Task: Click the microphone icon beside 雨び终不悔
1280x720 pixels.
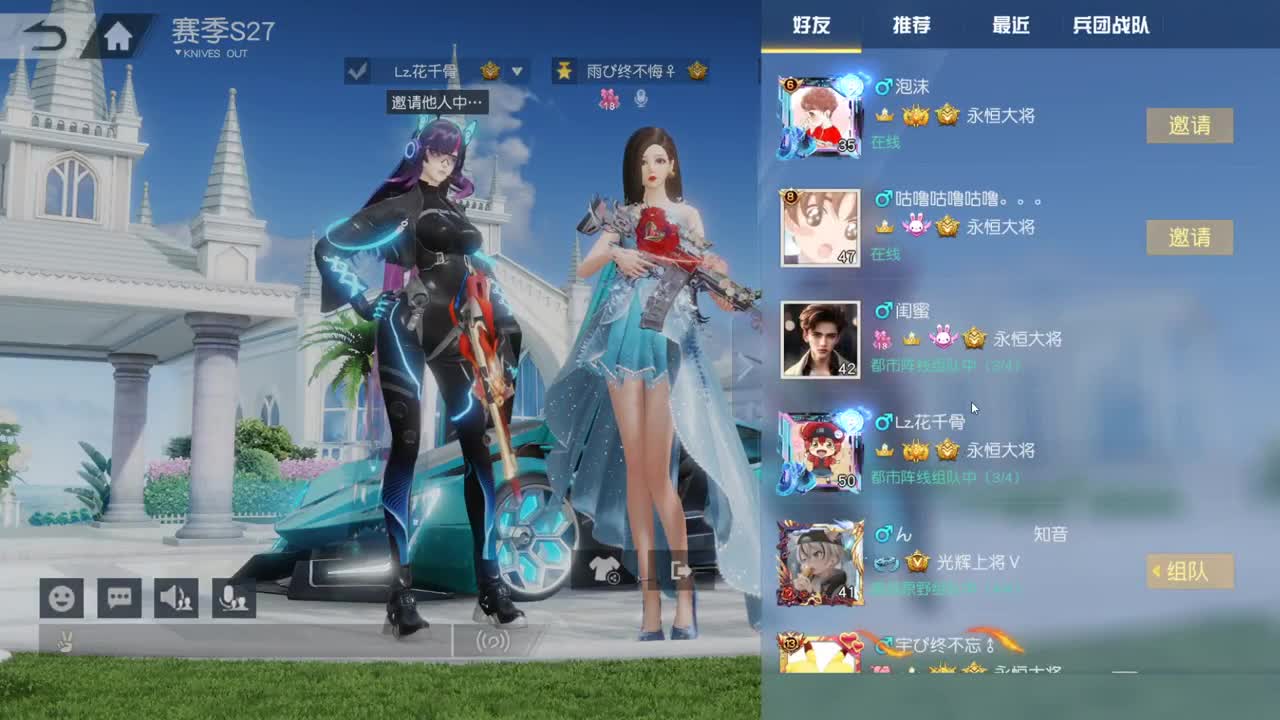Action: (640, 97)
